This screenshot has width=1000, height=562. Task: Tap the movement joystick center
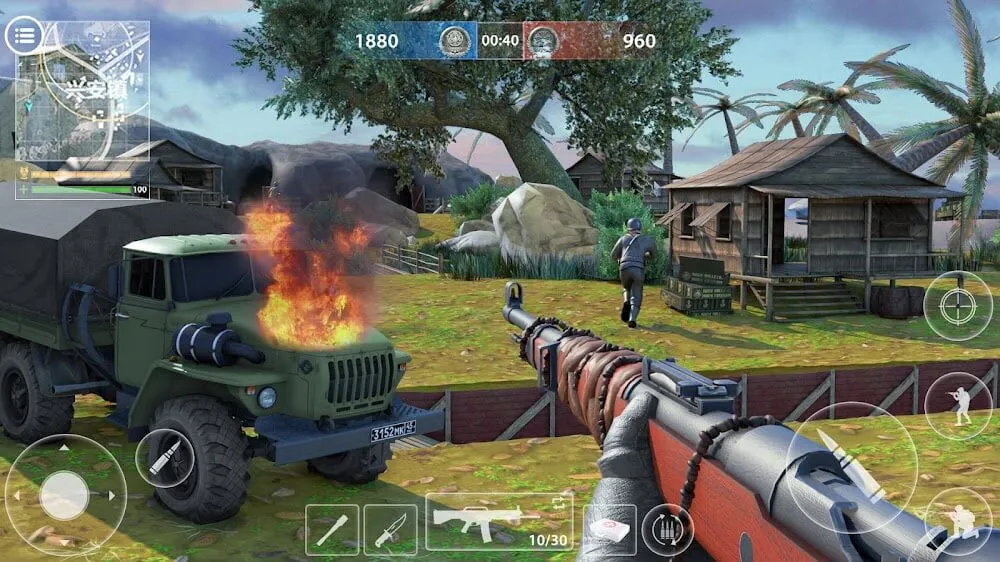pos(65,495)
